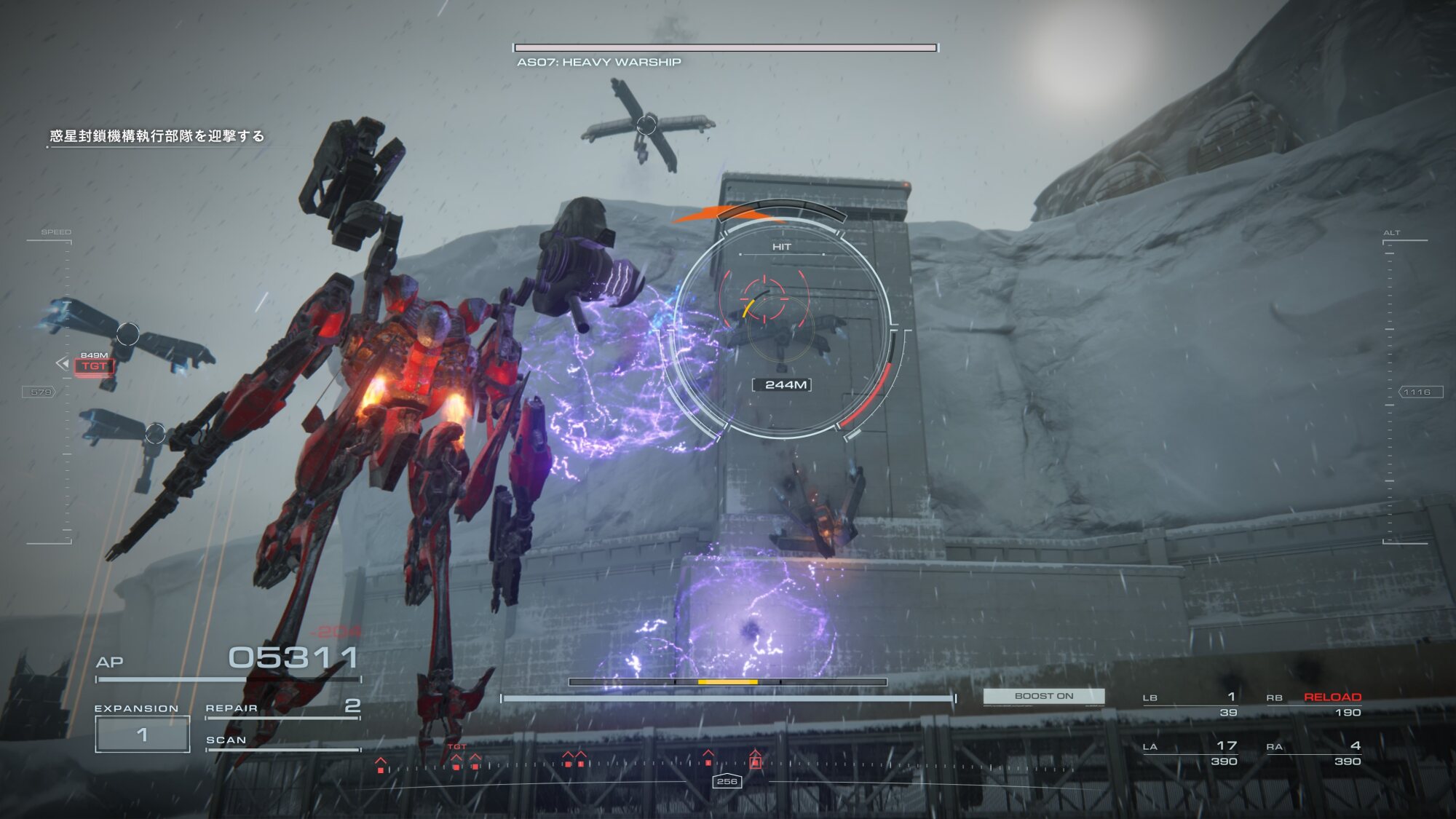This screenshot has height=819, width=1456.
Task: Trigger the SCAN function label
Action: 226,740
